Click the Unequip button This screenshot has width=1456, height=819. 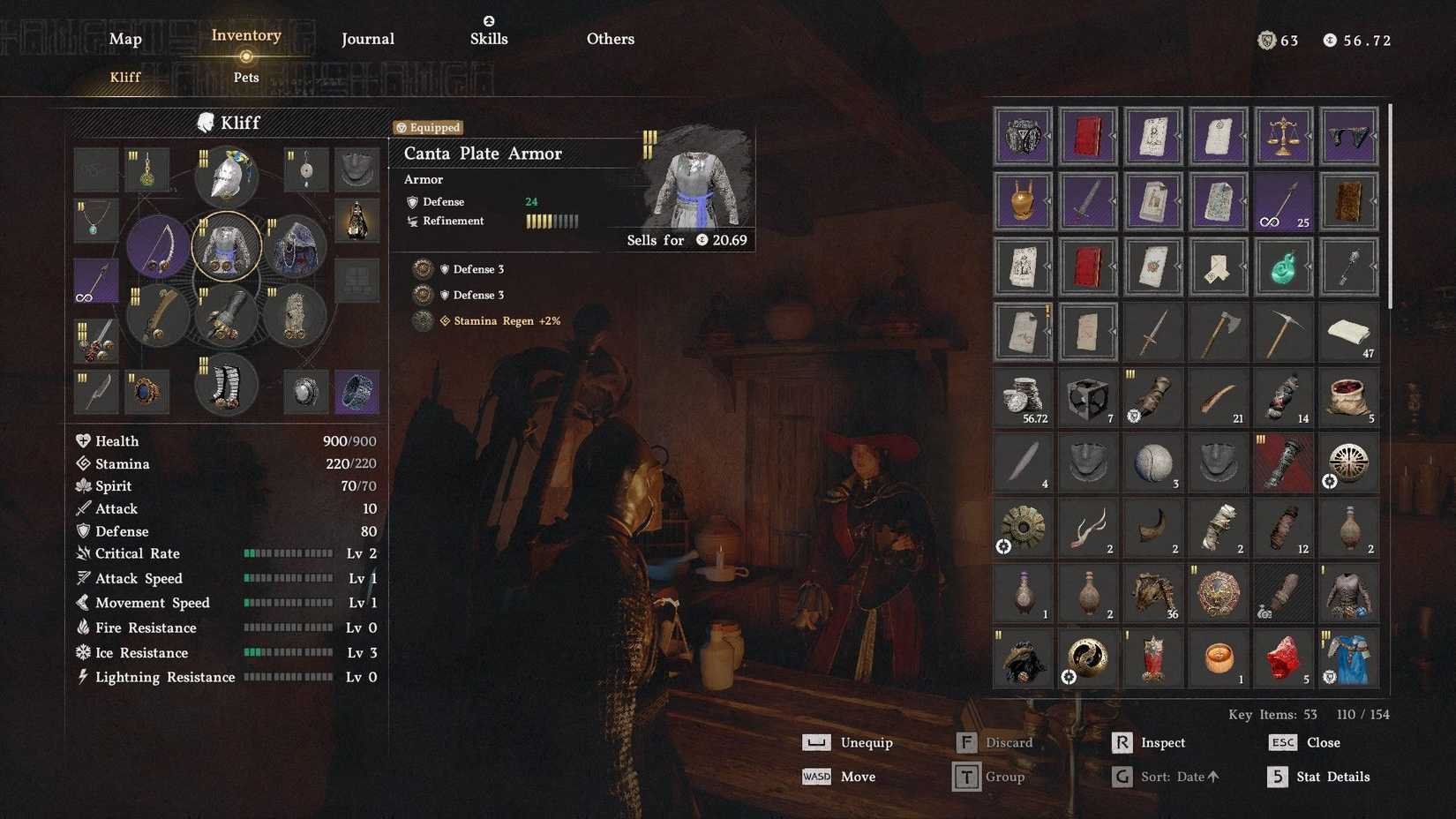pos(866,742)
